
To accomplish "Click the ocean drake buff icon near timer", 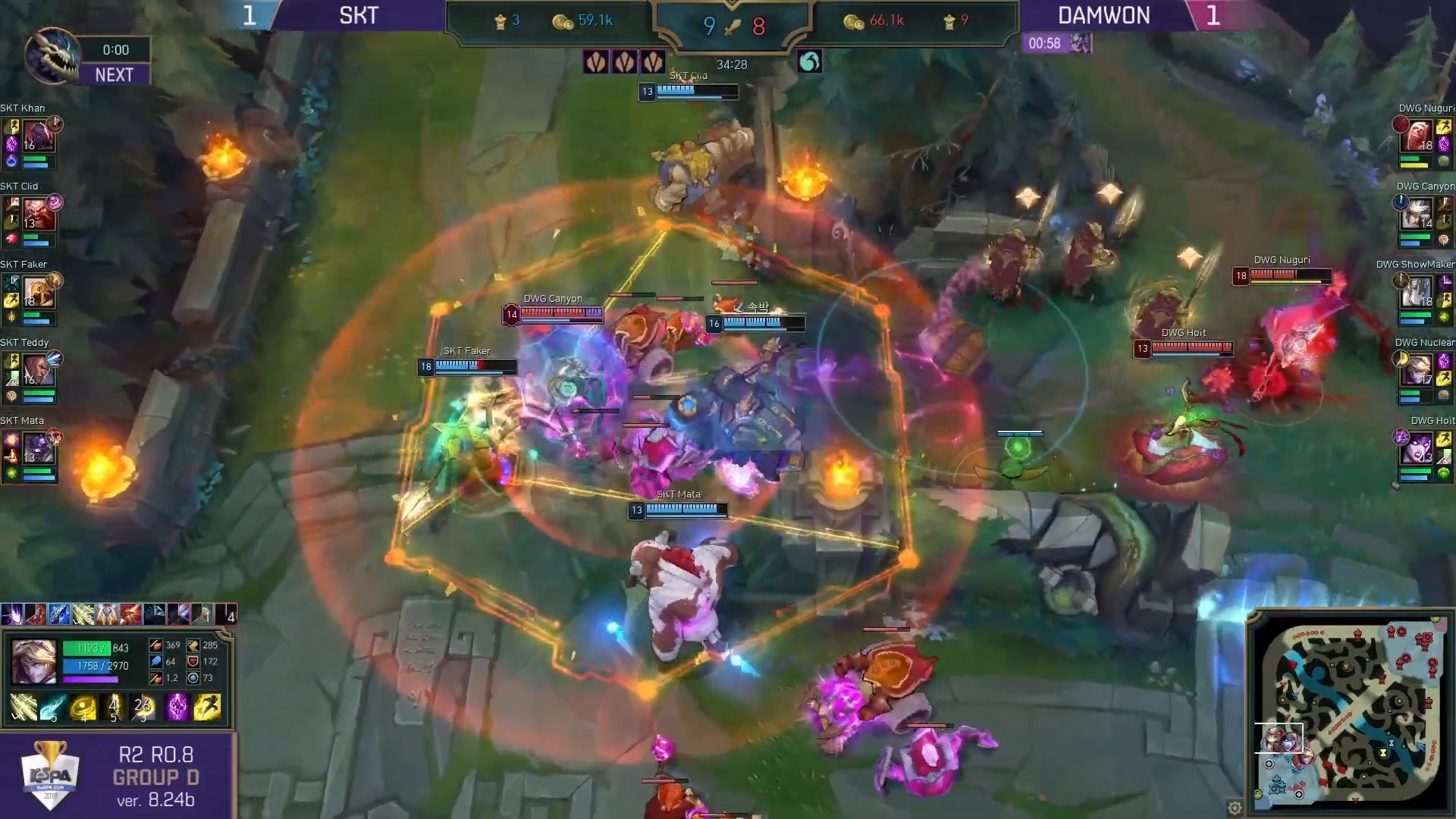I will 809,62.
